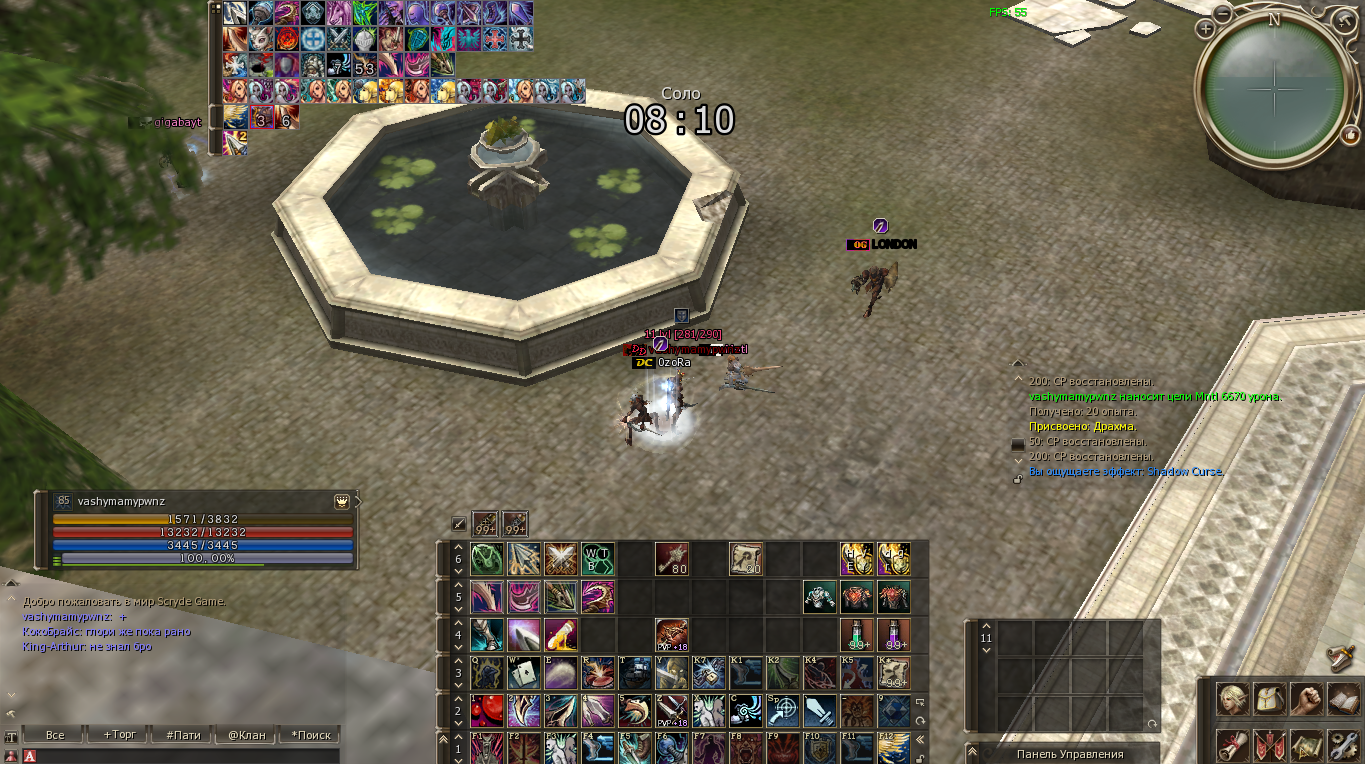Switch to the Все chat tab
This screenshot has width=1365, height=764.
pos(55,734)
